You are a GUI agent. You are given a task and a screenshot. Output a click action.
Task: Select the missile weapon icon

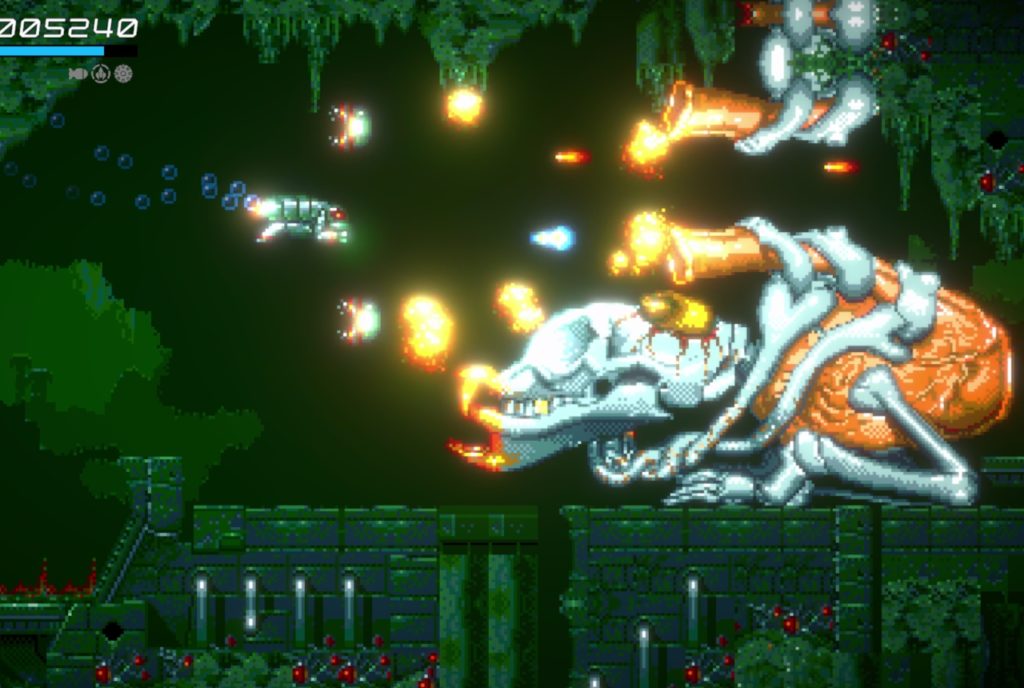click(x=78, y=73)
